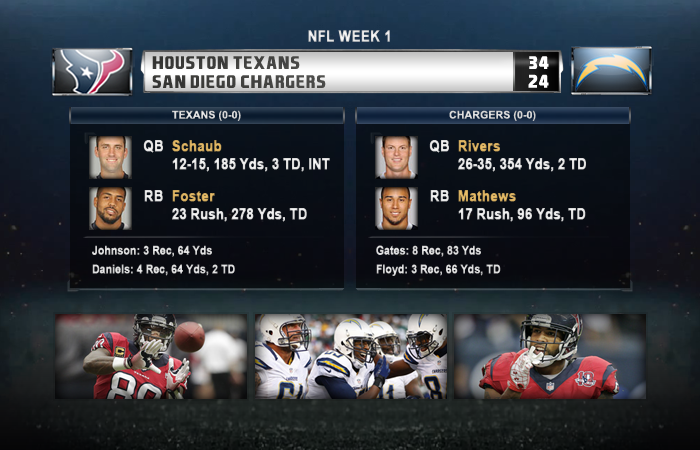This screenshot has height=450, width=700.
Task: Click the Houston Texans team logo
Action: [92, 71]
